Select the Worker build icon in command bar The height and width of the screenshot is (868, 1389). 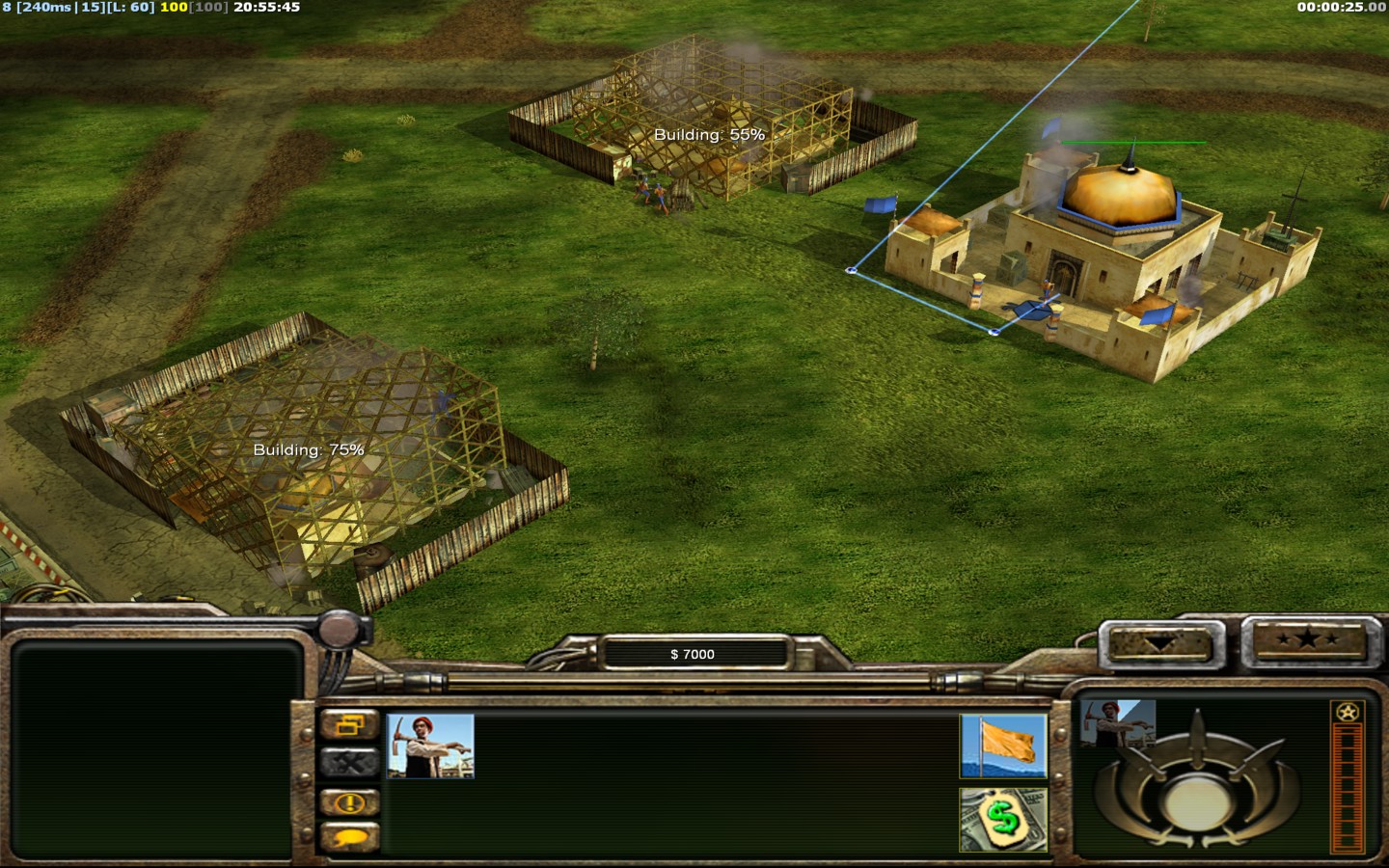click(430, 746)
